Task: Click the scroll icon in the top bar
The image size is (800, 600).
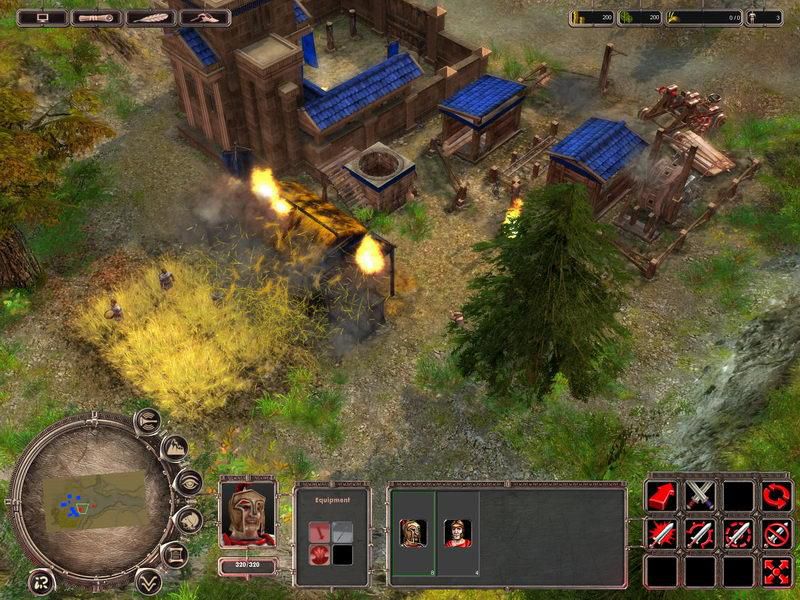Action: pyautogui.click(x=98, y=17)
